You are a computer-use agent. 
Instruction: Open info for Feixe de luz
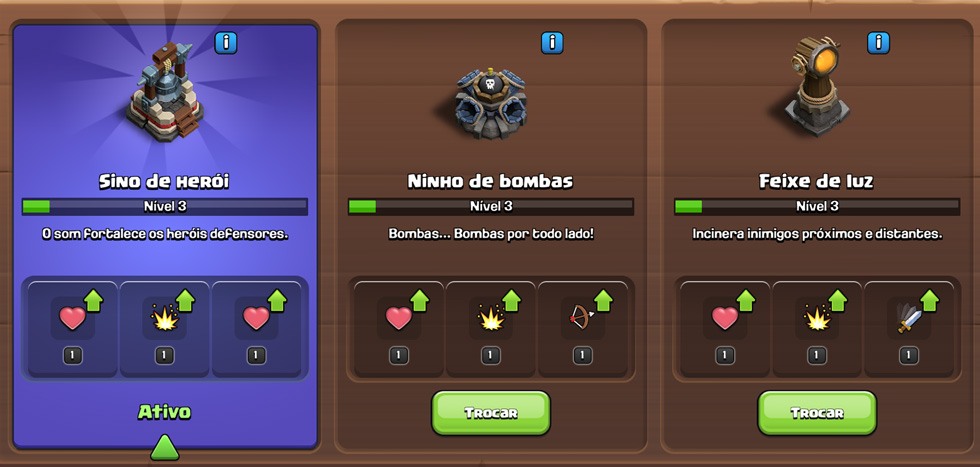click(x=878, y=43)
